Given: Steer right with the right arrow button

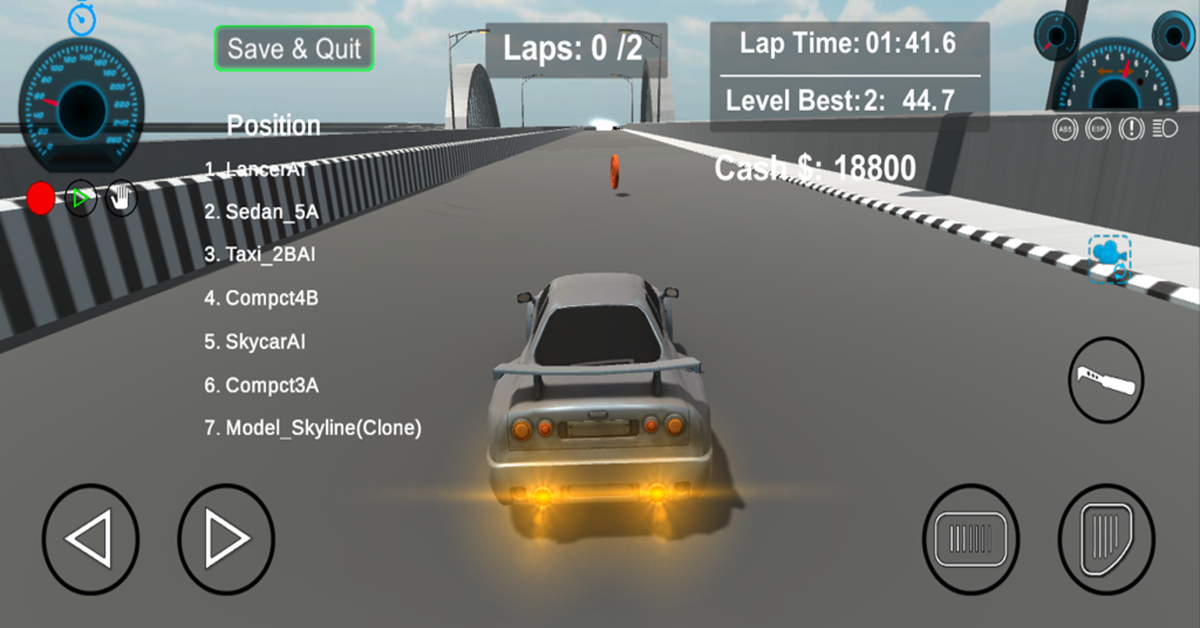Looking at the screenshot, I should coord(226,540).
